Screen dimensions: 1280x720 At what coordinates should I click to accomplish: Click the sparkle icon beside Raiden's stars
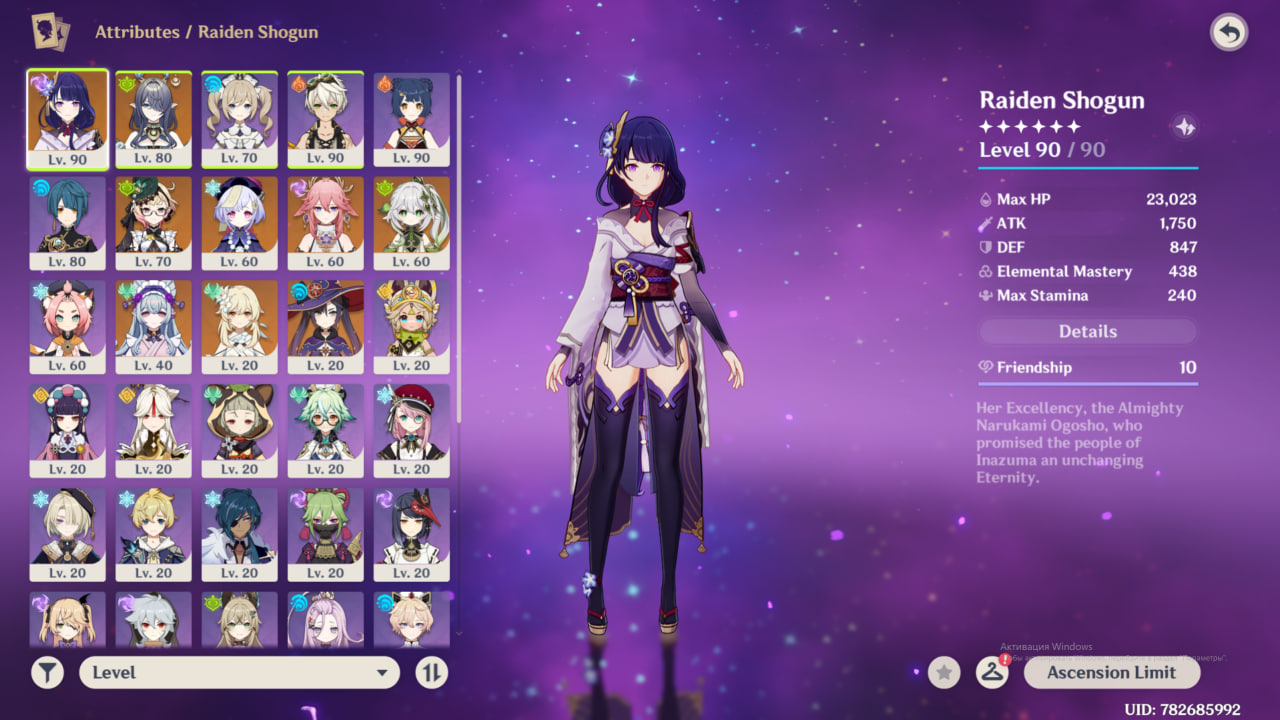point(1185,127)
